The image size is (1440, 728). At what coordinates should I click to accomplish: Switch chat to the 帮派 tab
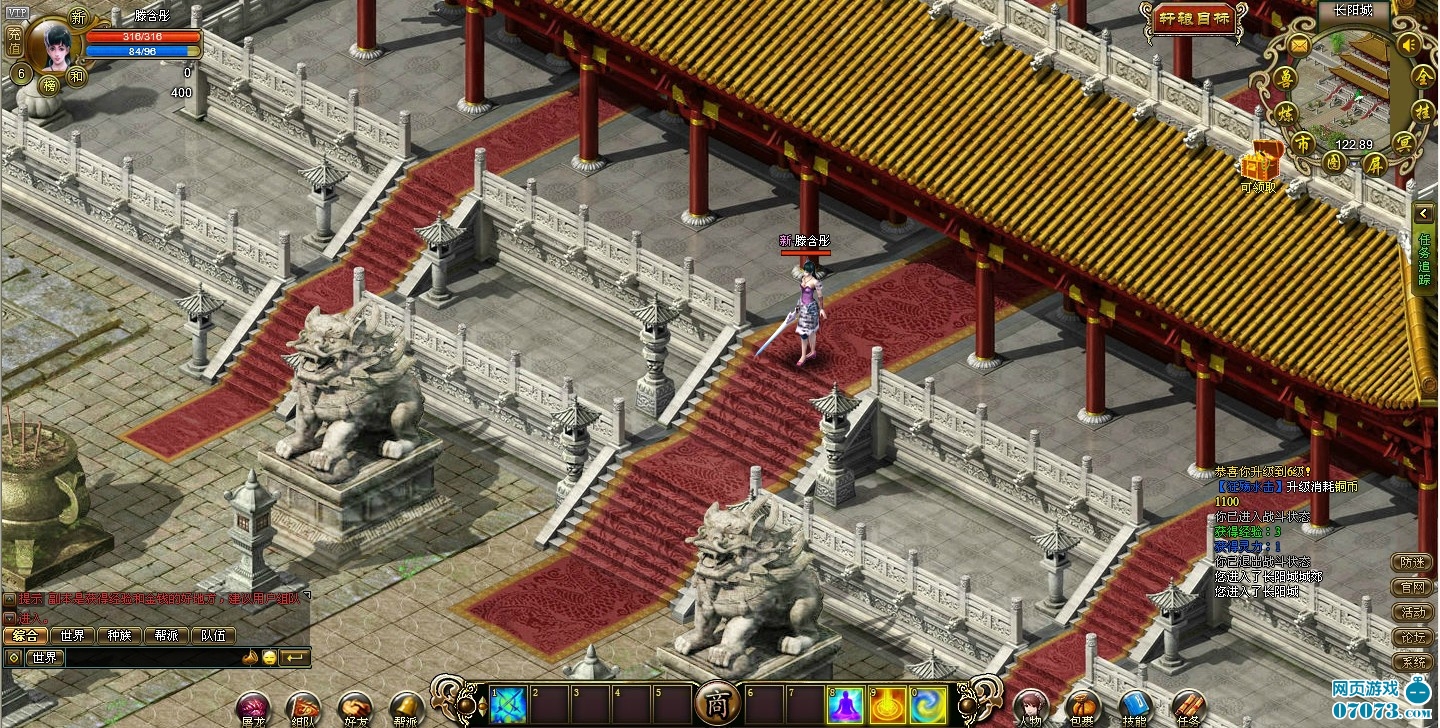click(x=166, y=635)
